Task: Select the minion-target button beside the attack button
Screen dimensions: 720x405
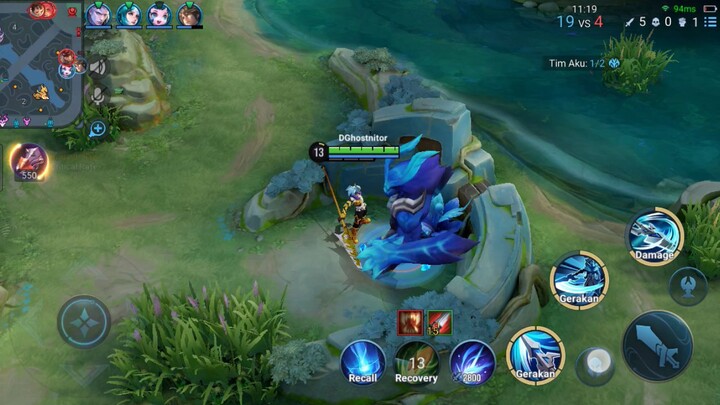Action: tap(597, 365)
